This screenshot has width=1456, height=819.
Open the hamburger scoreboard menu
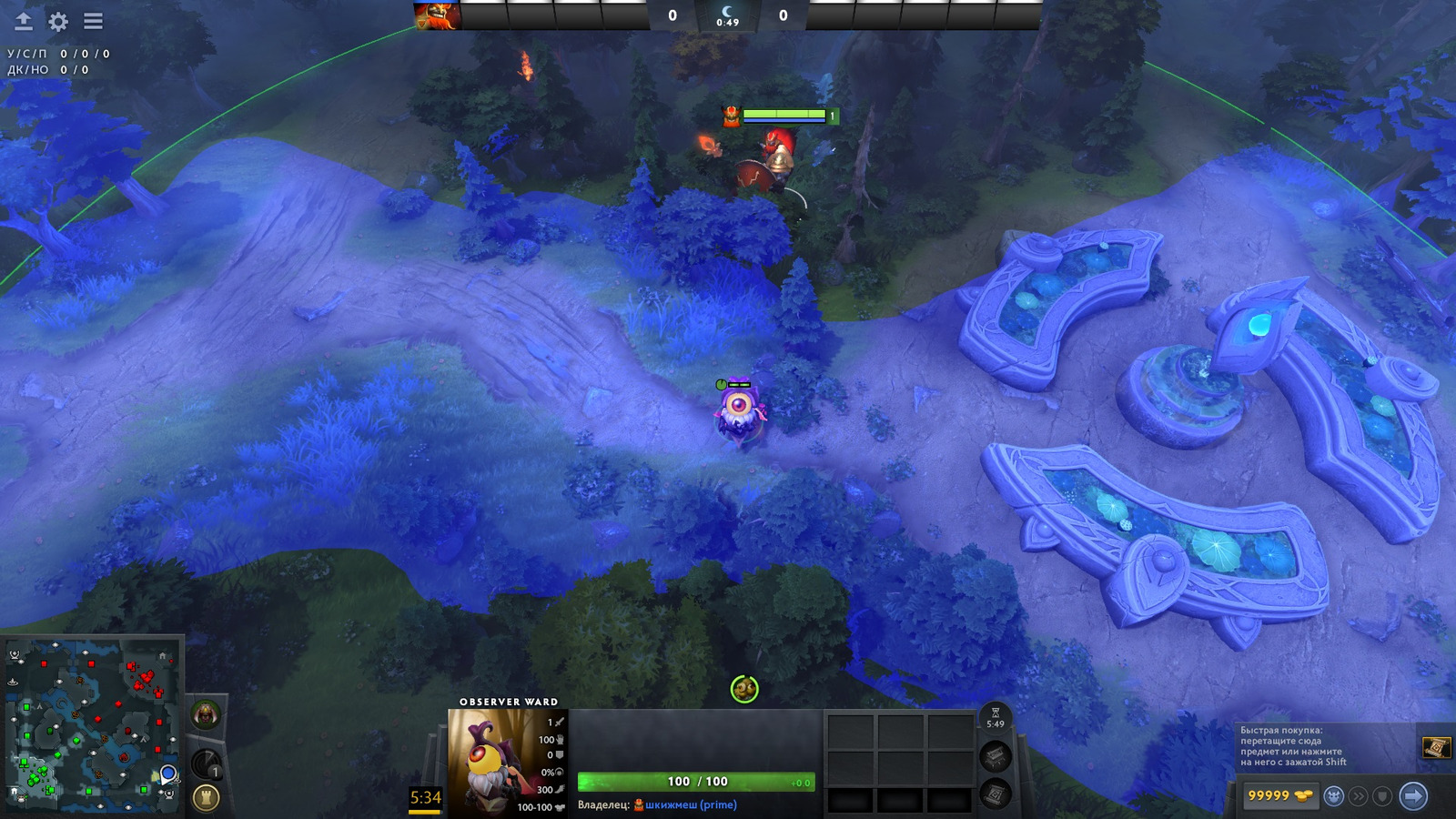[93, 21]
